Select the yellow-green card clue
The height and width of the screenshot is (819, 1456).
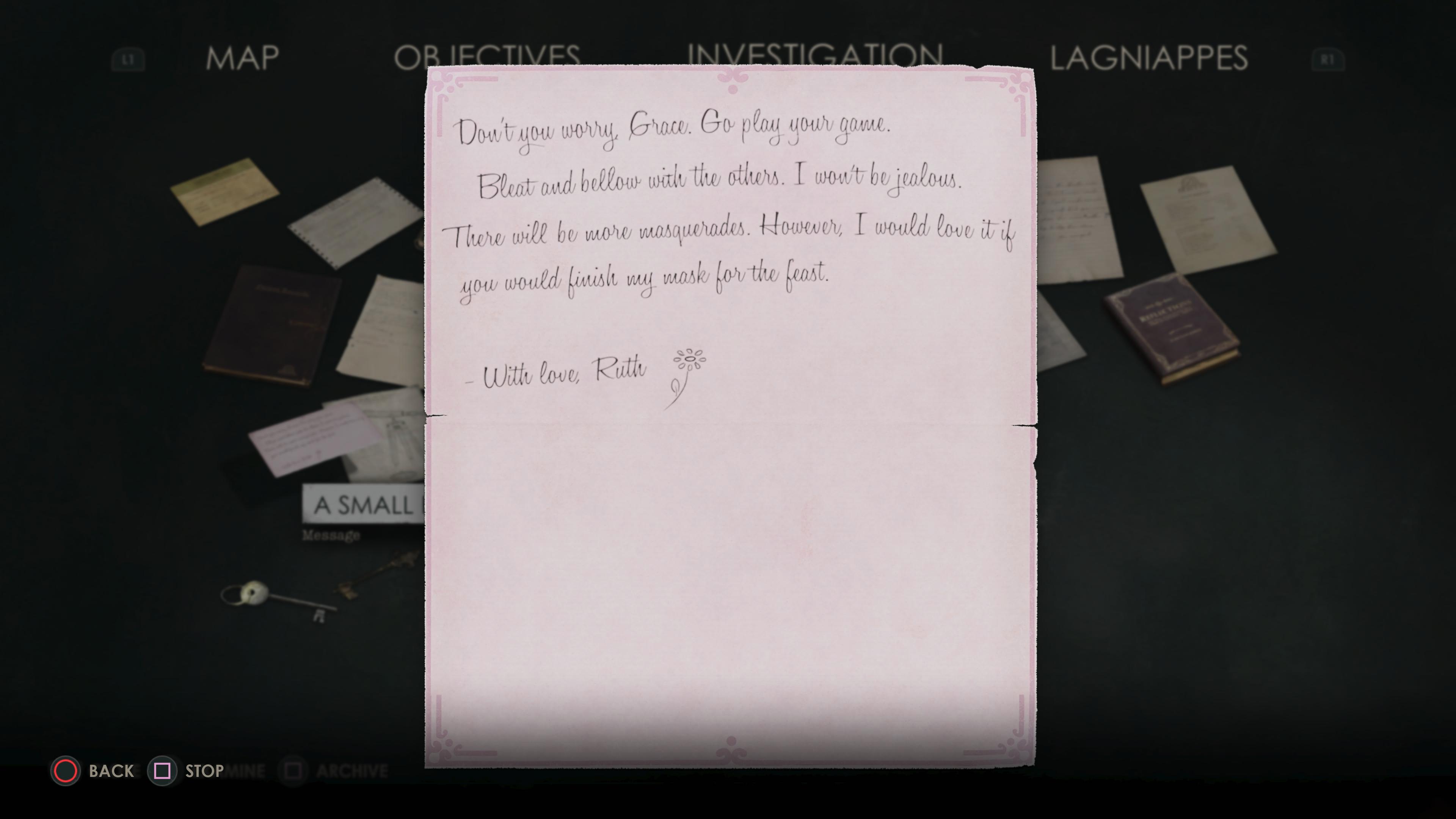click(224, 191)
